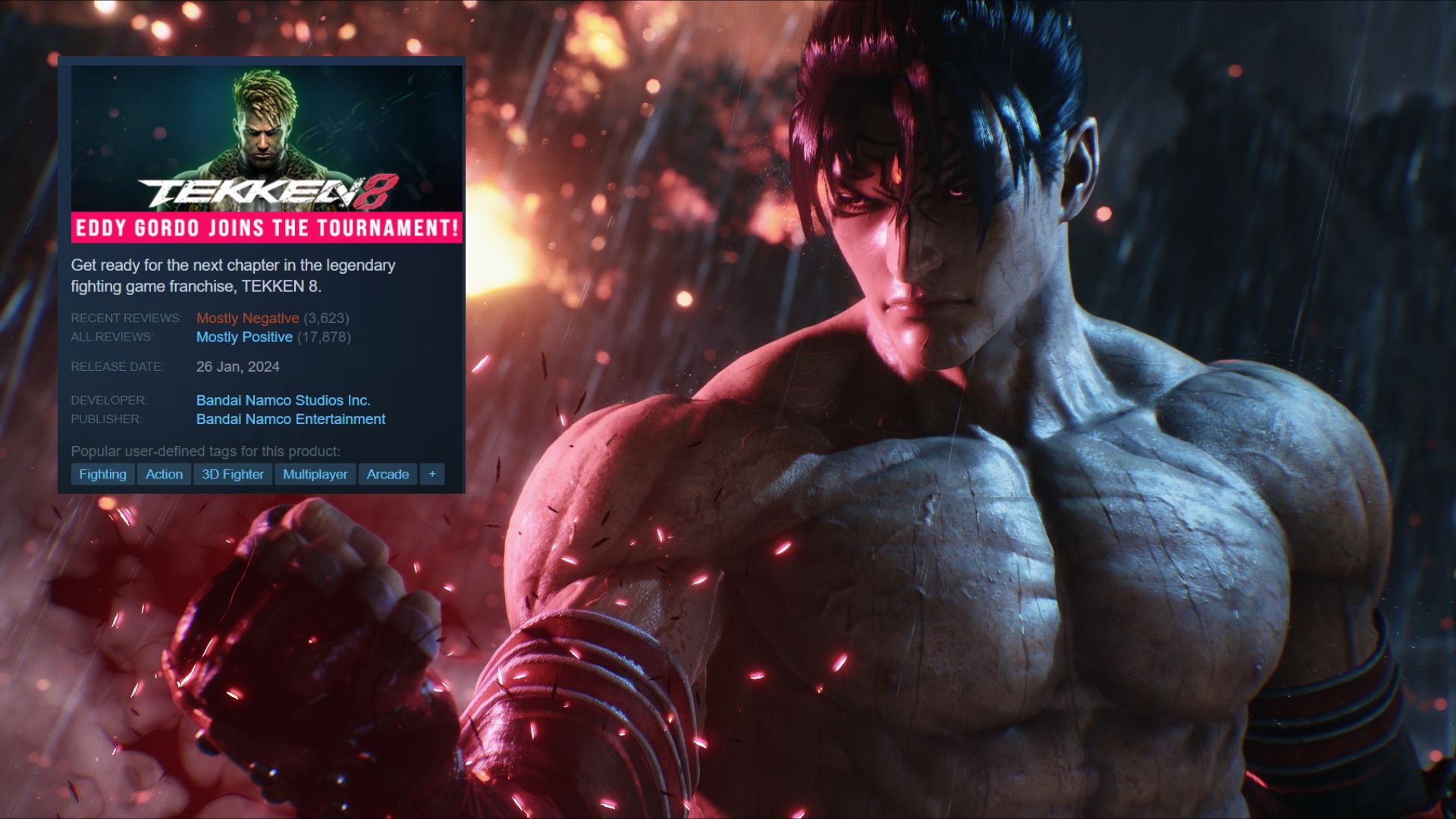
Task: Select the Action tag
Action: 164,474
